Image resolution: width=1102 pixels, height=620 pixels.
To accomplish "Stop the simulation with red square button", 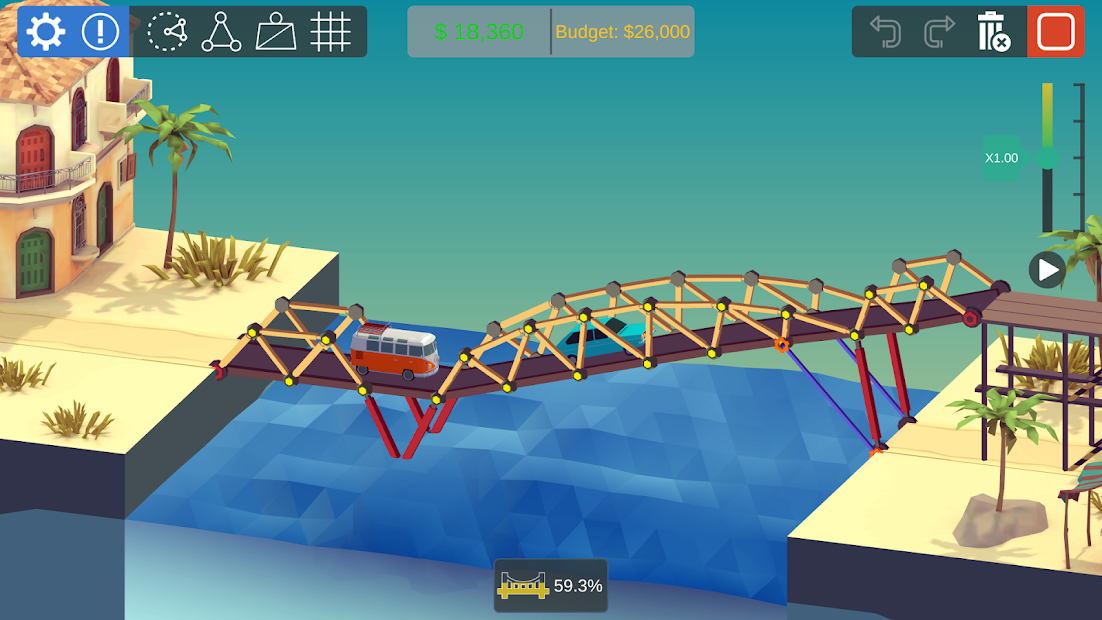I will pos(1056,32).
